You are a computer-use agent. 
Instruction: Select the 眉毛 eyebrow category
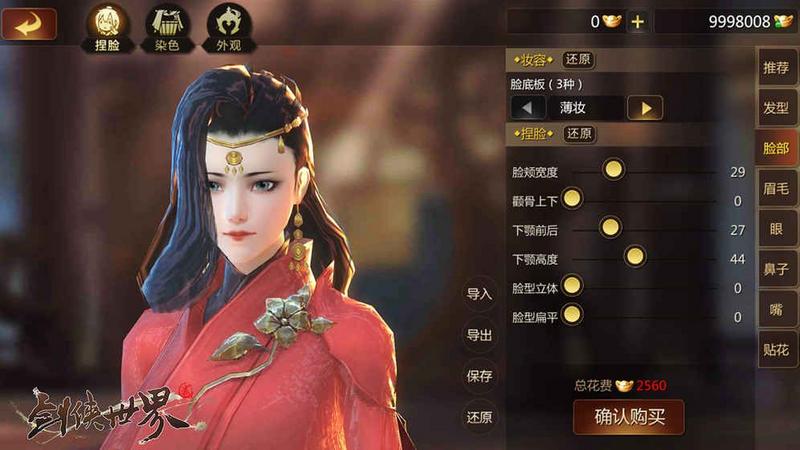tap(776, 188)
